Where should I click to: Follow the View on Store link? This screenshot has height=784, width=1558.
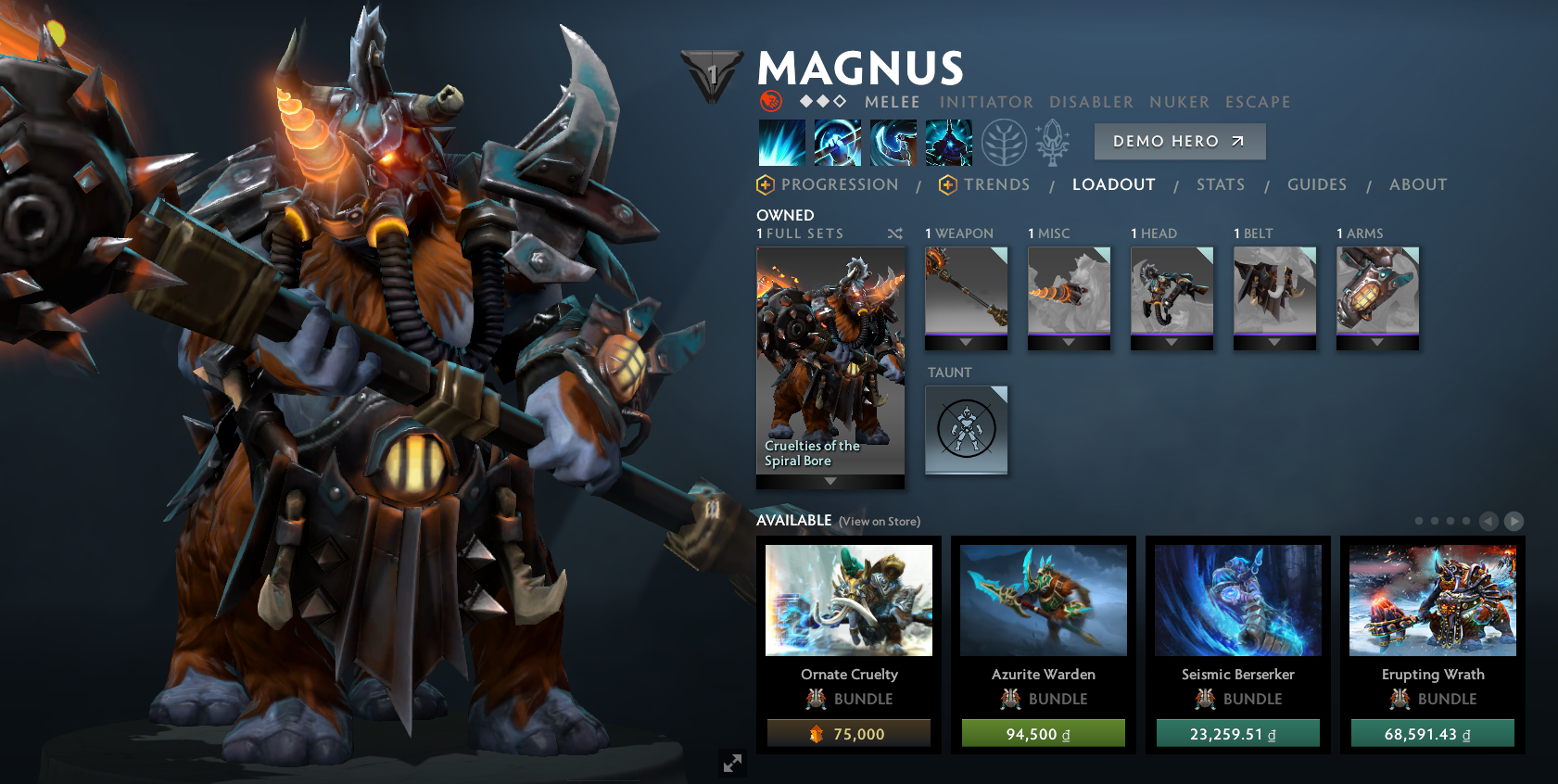pos(879,522)
